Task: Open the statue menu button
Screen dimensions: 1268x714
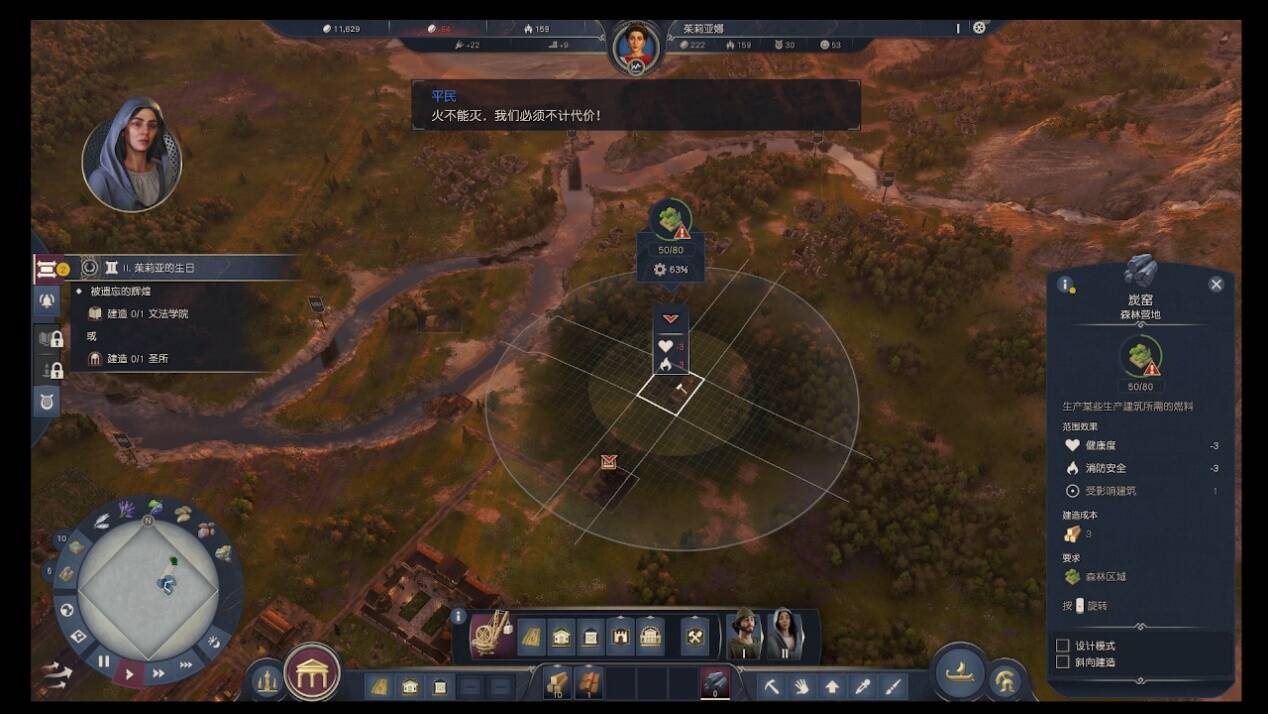Action: click(265, 681)
